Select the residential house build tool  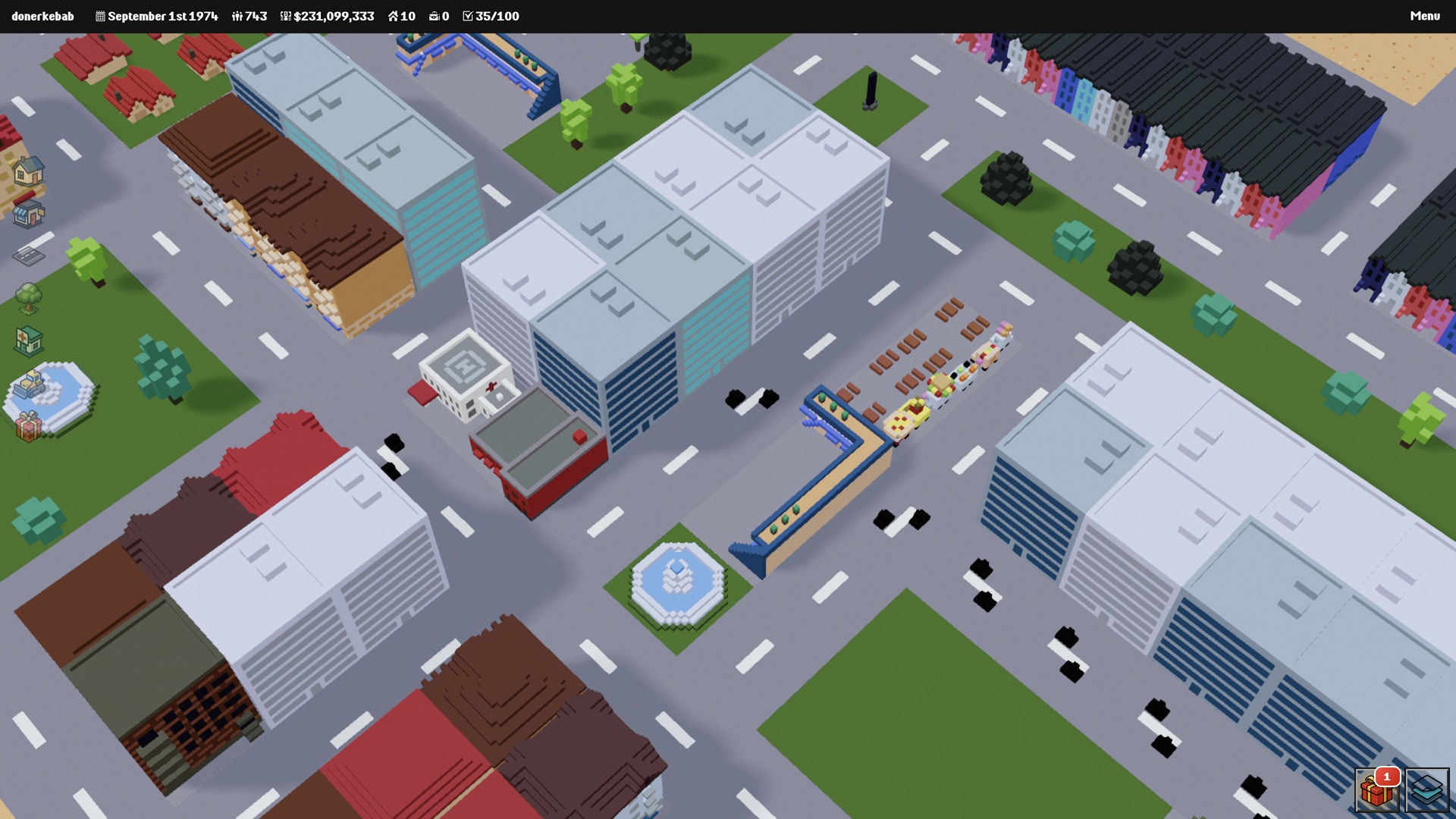28,171
